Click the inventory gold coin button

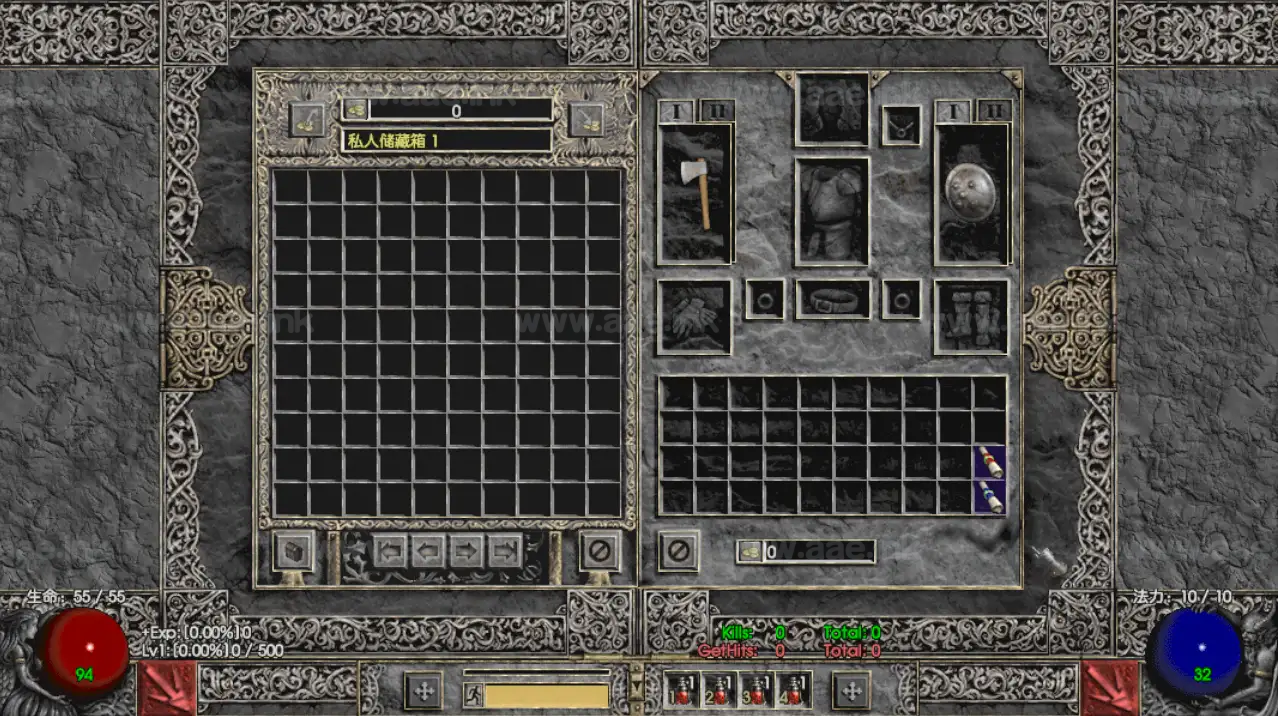(749, 551)
